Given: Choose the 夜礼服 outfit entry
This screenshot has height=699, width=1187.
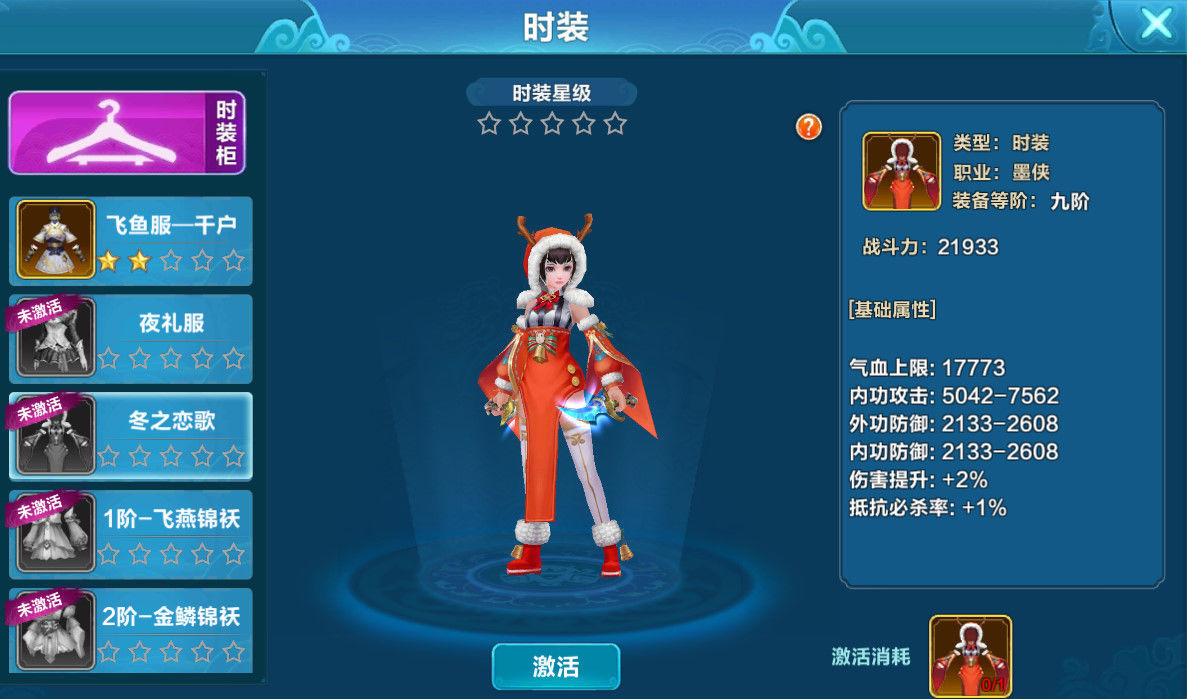Looking at the screenshot, I should [x=131, y=338].
